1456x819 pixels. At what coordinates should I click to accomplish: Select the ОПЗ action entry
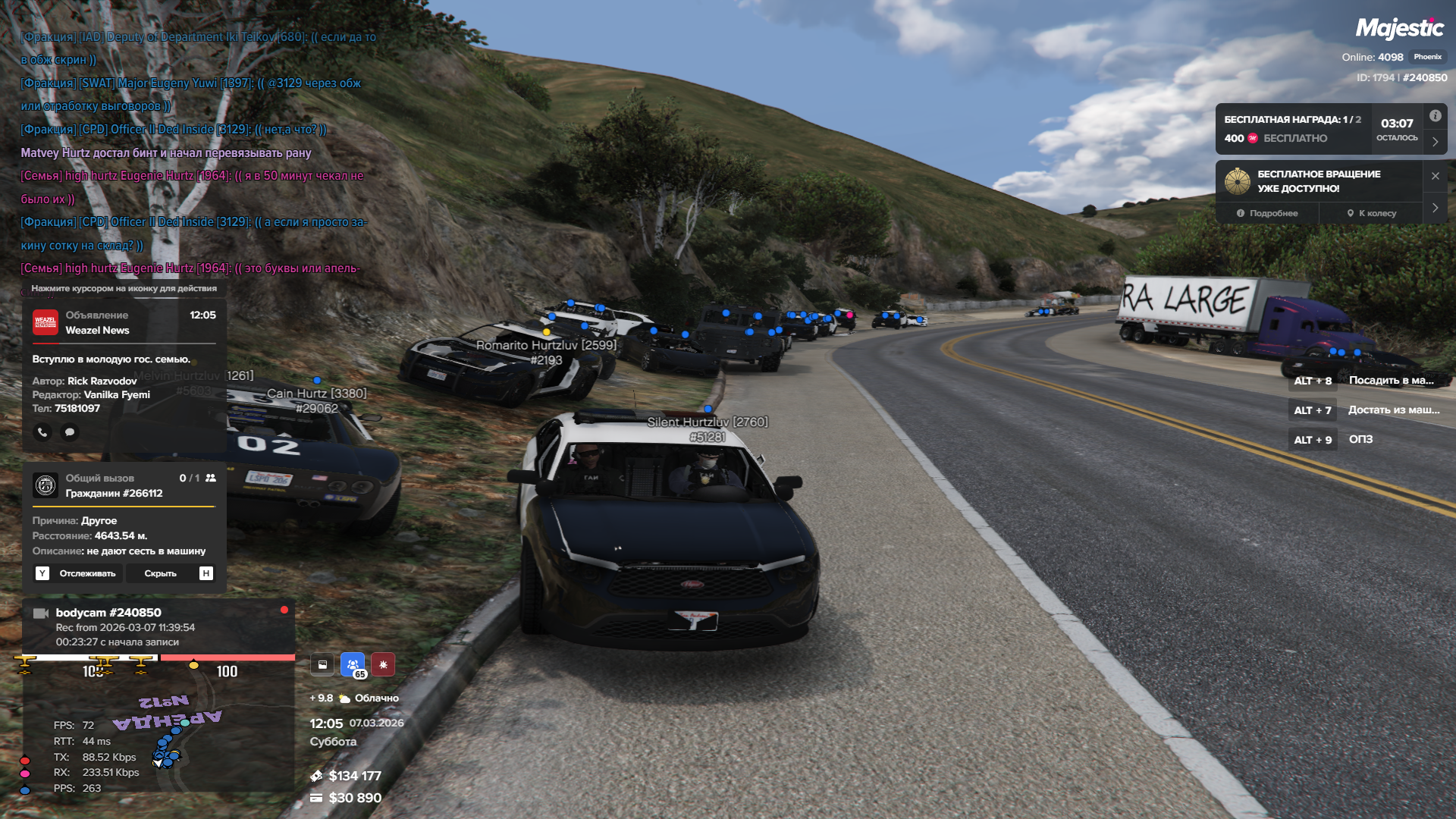(1360, 440)
